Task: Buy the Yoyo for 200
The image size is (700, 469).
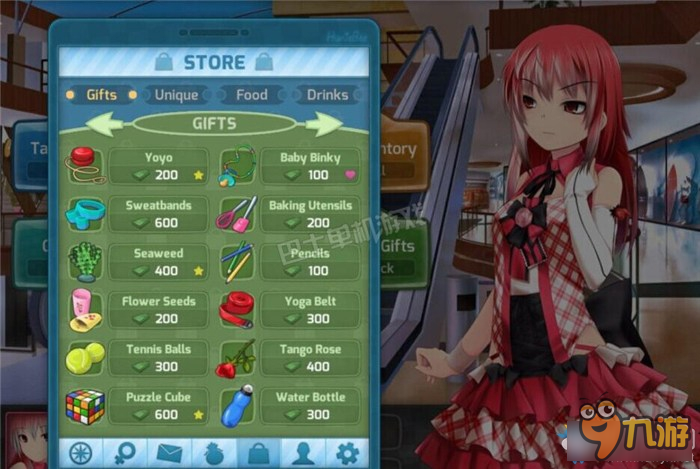Action: click(158, 166)
